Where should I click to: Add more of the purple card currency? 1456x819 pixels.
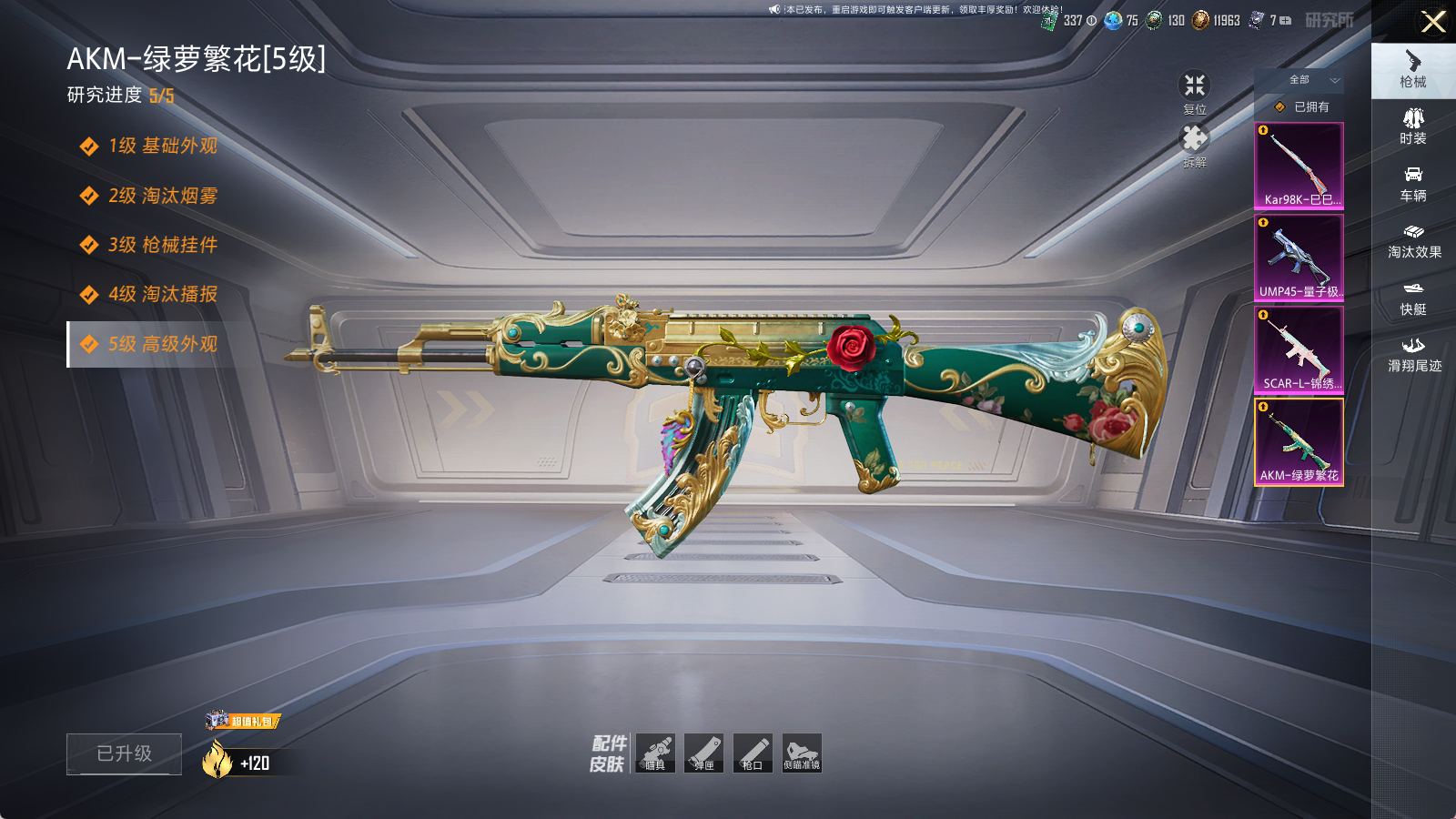coord(1285,20)
